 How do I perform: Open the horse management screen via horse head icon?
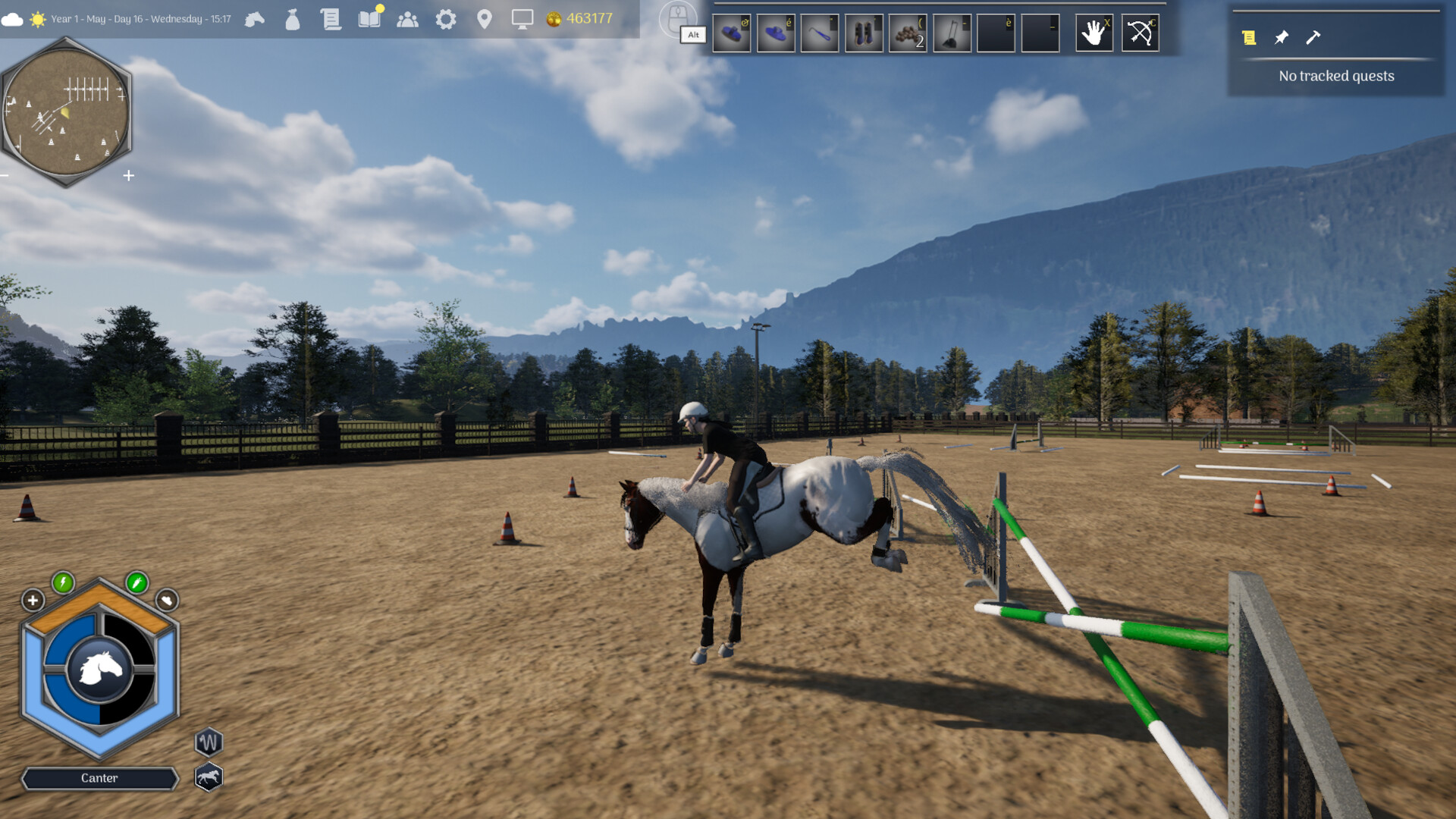click(255, 18)
